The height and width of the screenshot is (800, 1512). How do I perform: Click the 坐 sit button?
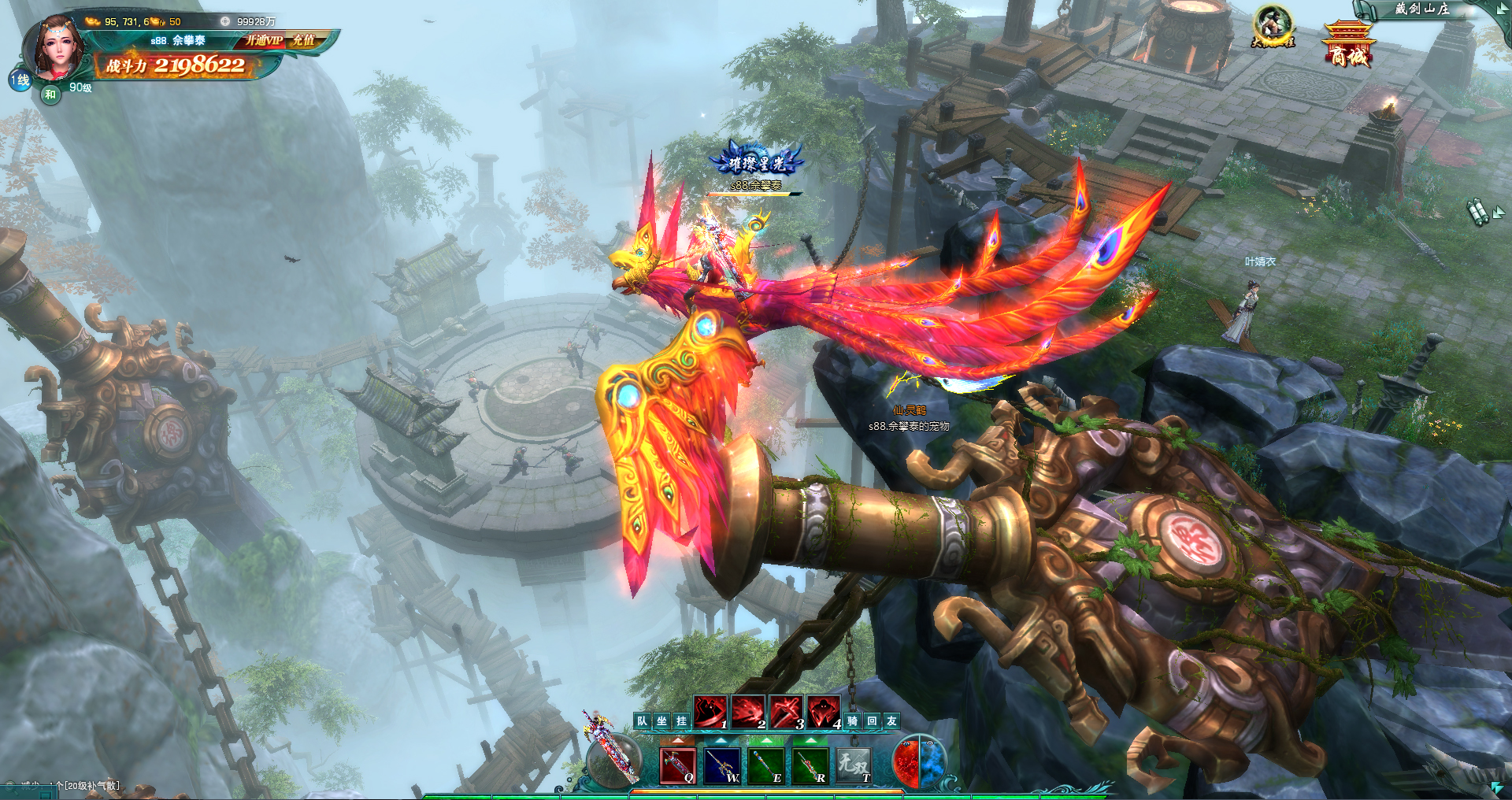click(x=662, y=720)
